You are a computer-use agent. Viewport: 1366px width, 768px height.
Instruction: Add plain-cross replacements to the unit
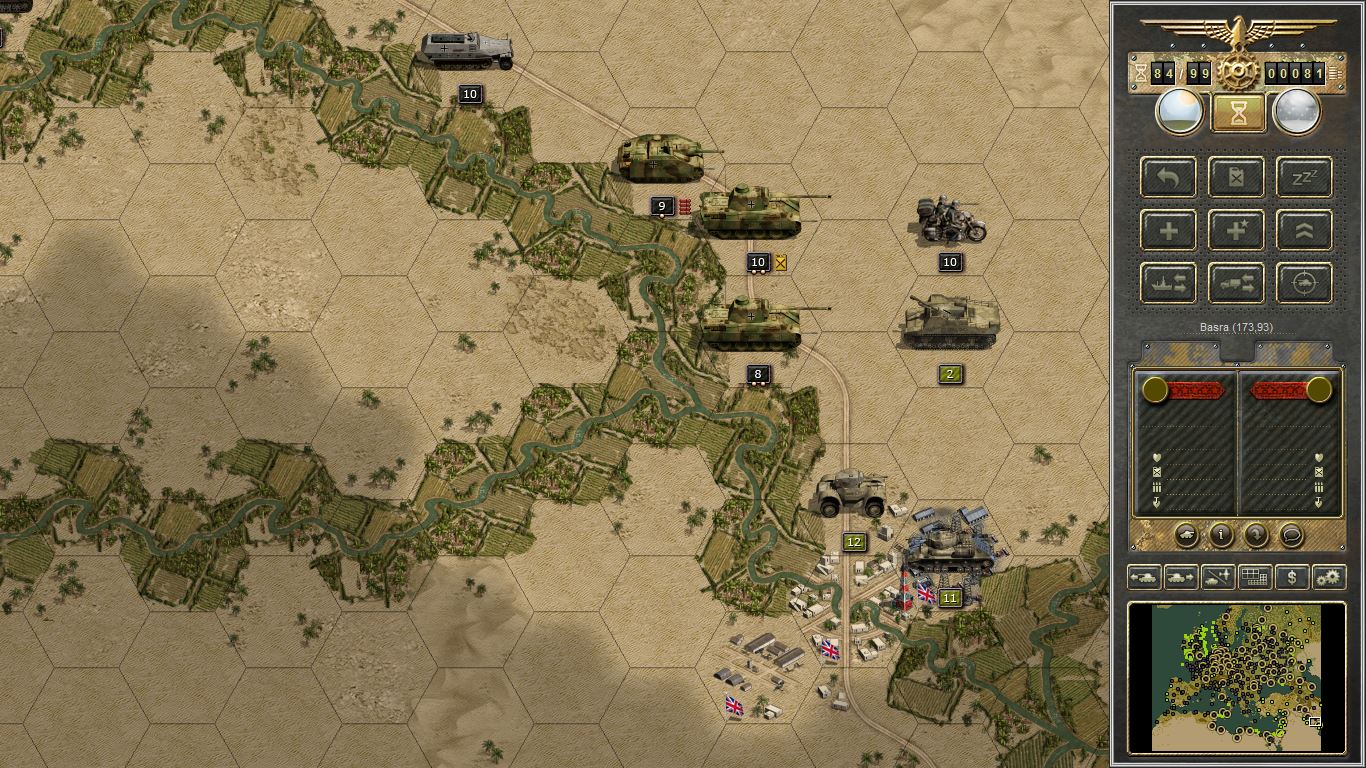[1168, 231]
